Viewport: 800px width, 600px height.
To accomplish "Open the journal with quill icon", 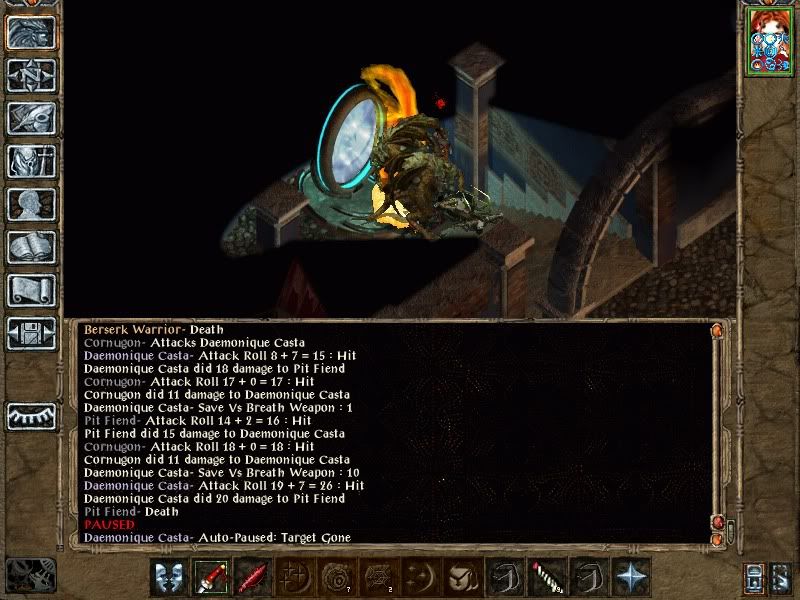I will (x=31, y=118).
